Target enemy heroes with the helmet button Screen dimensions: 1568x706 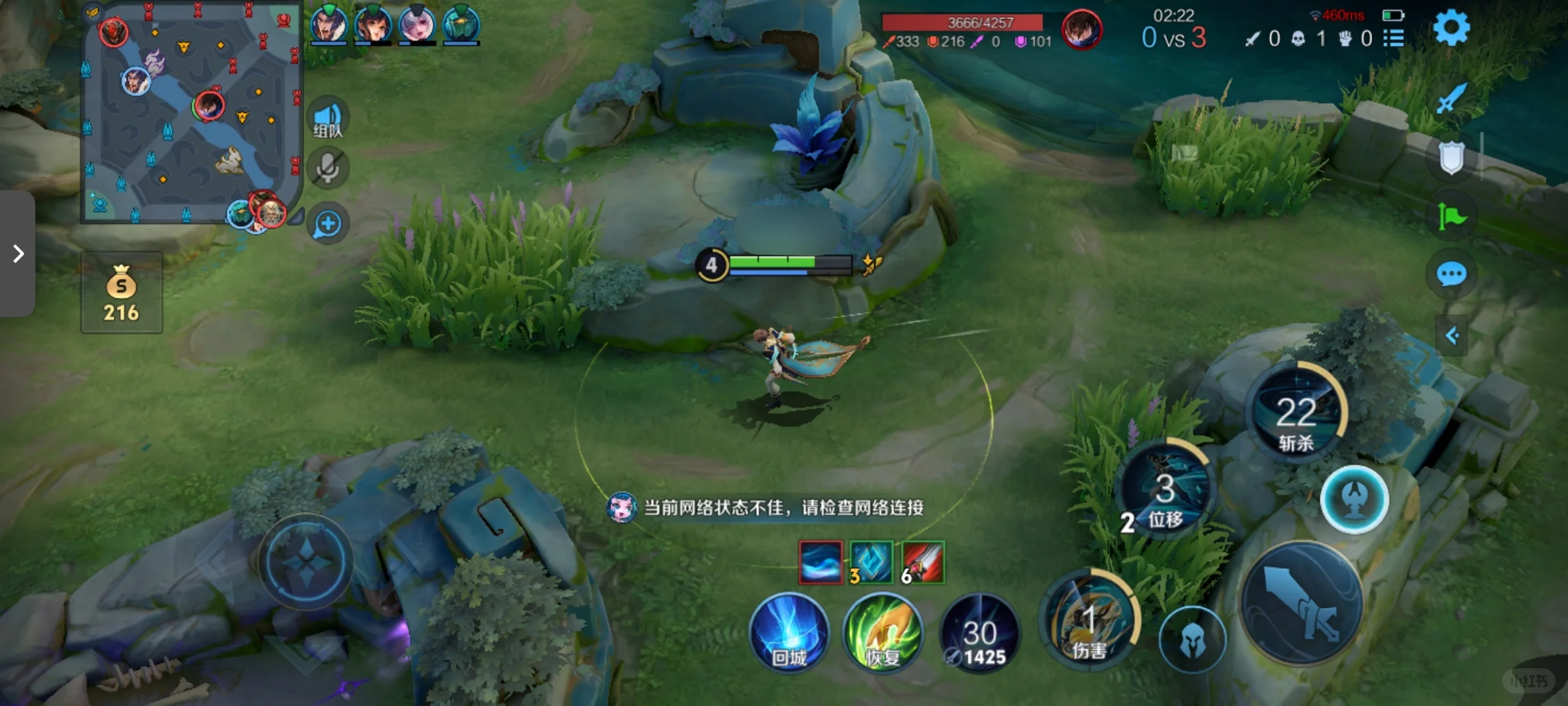1192,640
